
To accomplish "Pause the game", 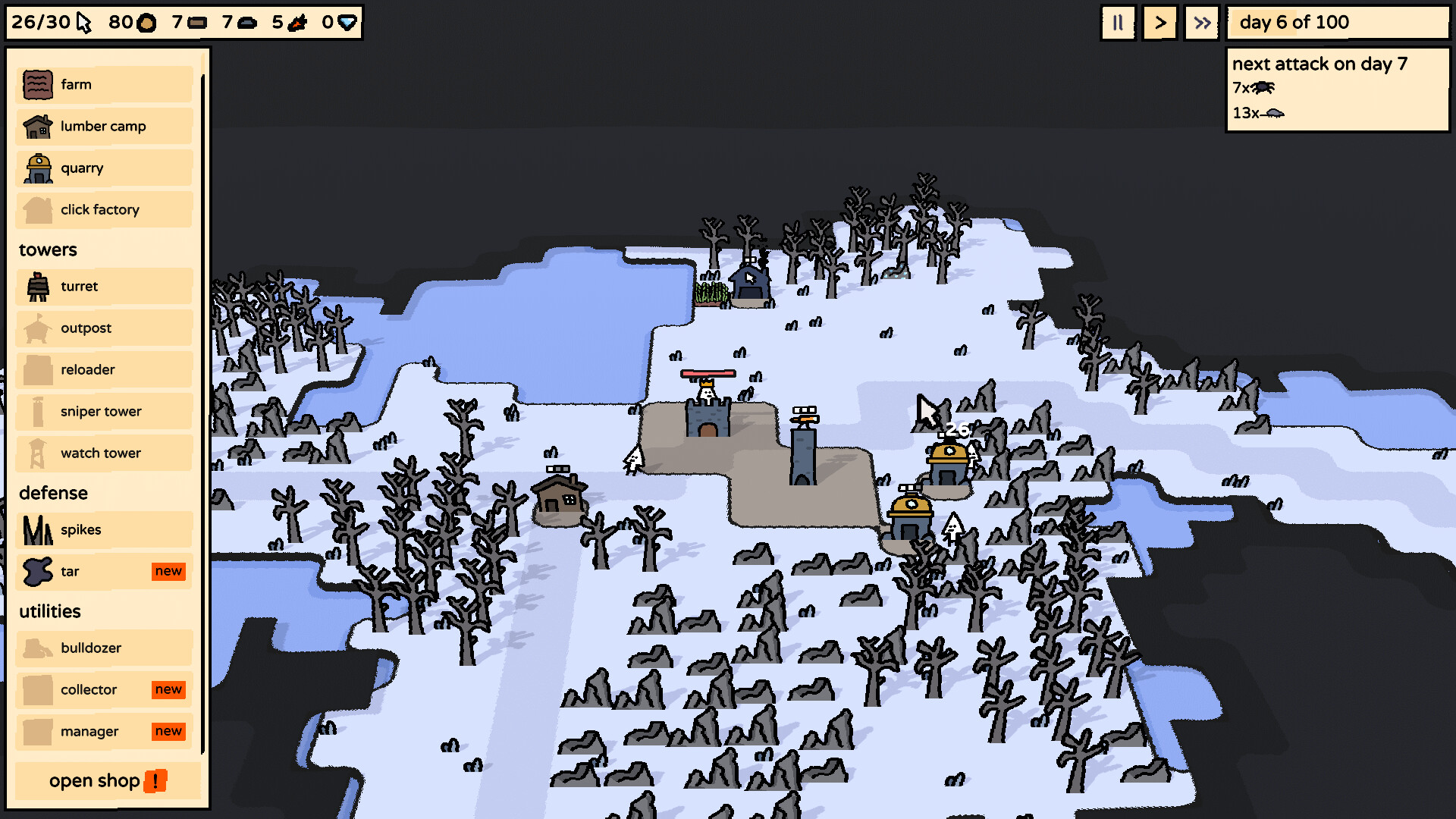I will coord(1118,23).
